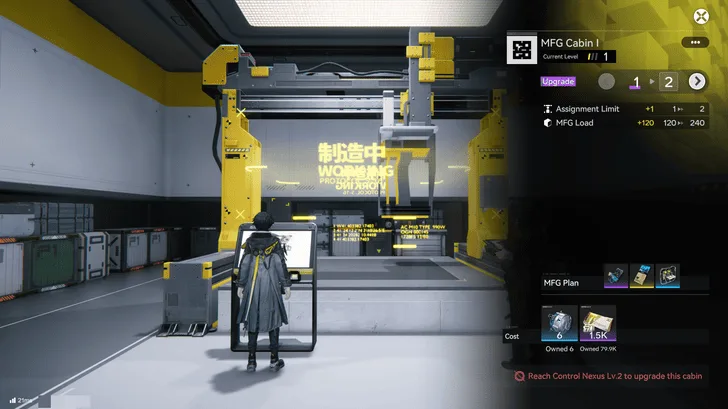Screen dimensions: 728x409
Task: Inspect the 1.5K currency cost item
Action: point(598,324)
